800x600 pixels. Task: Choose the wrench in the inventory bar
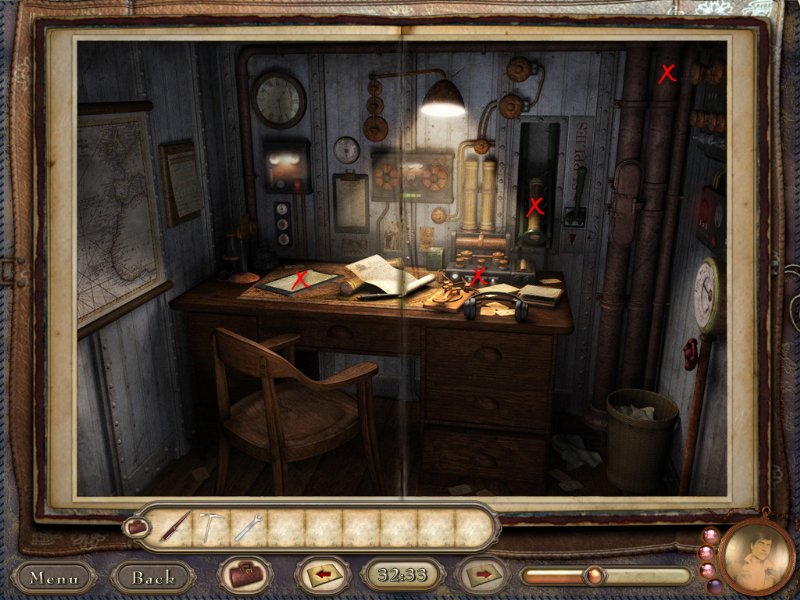coord(249,526)
